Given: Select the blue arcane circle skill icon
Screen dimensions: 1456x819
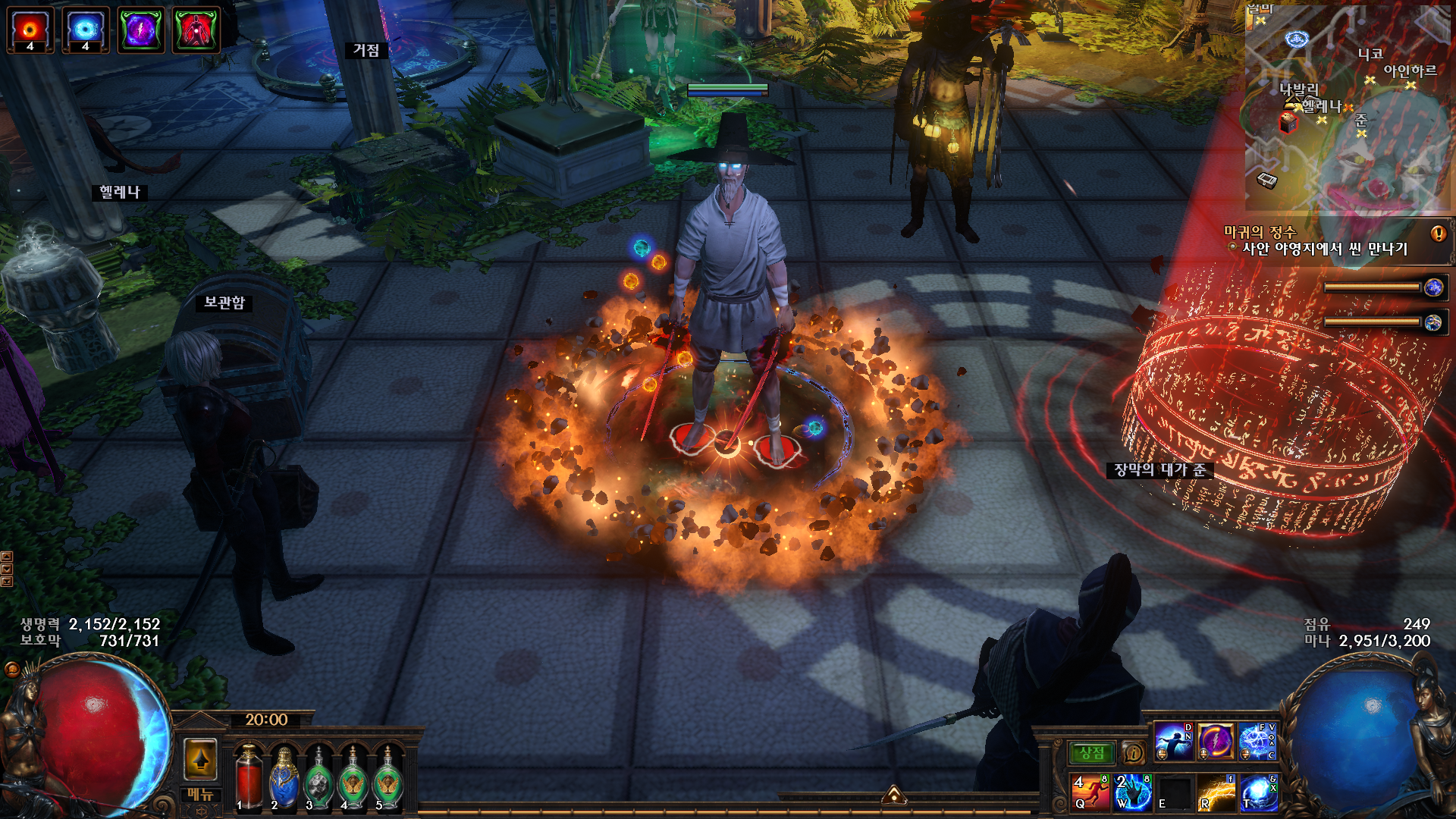Looking at the screenshot, I should (1257, 742).
